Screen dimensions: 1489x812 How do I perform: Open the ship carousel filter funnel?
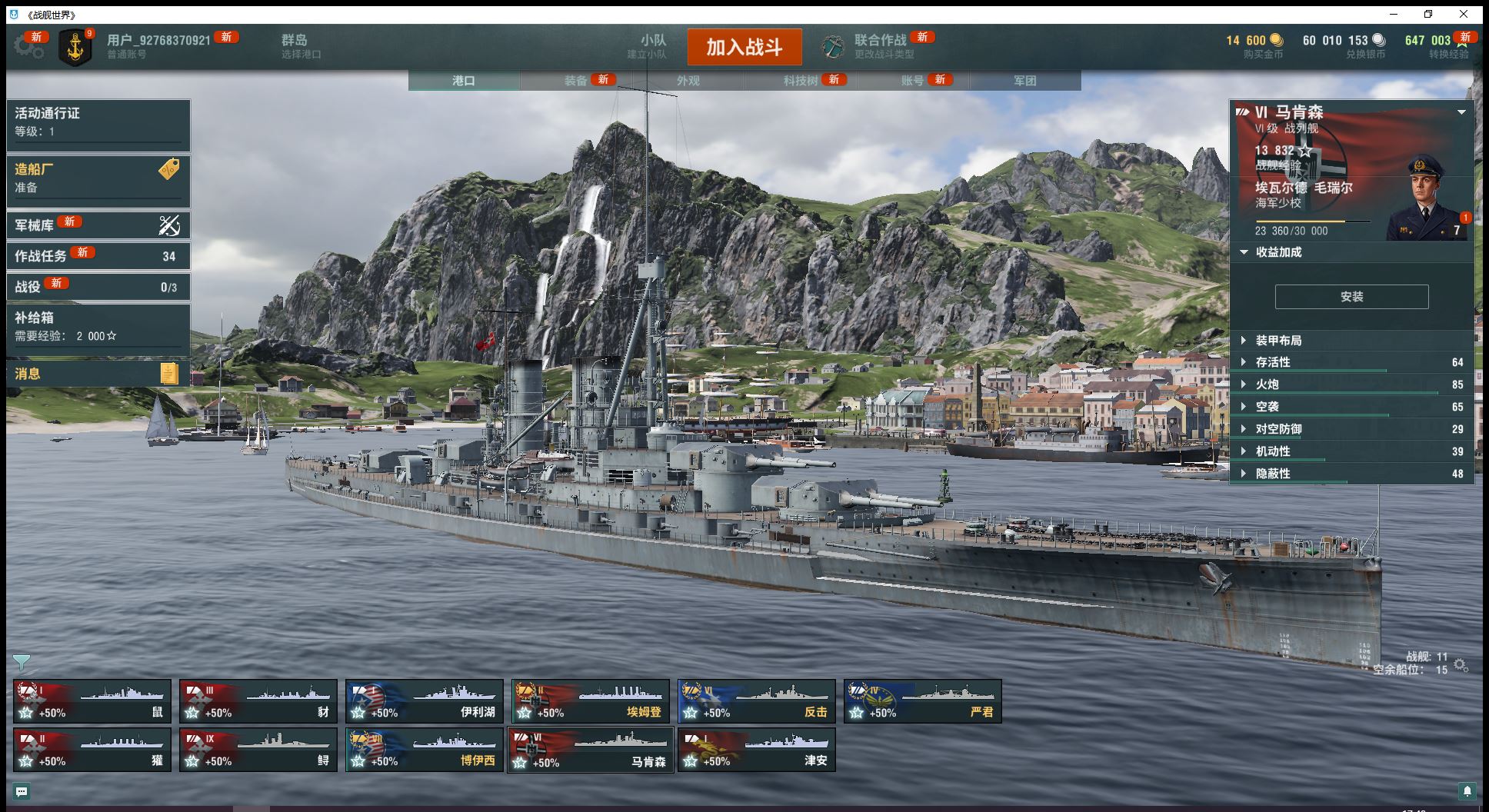point(22,662)
